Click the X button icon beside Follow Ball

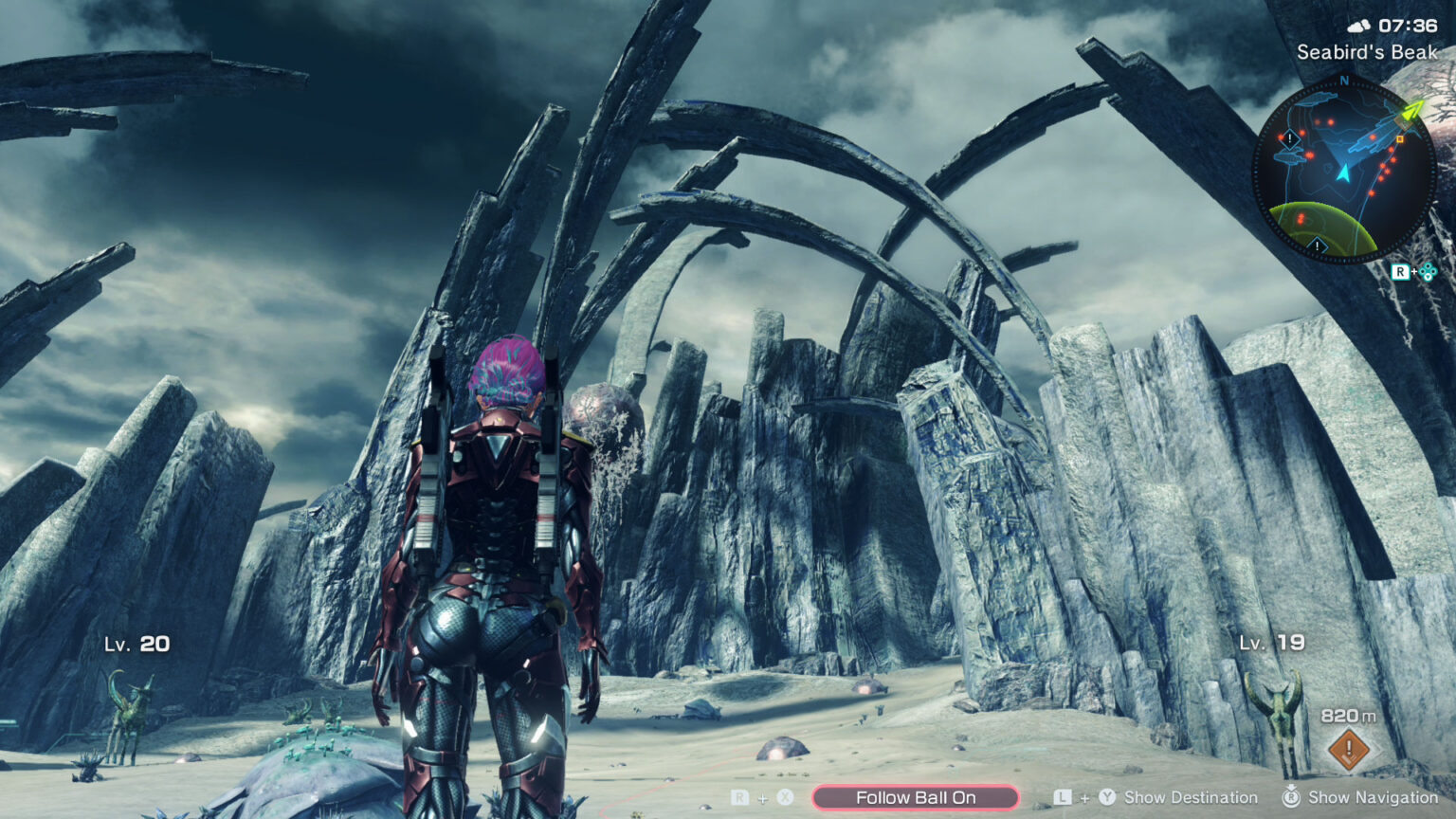[785, 797]
